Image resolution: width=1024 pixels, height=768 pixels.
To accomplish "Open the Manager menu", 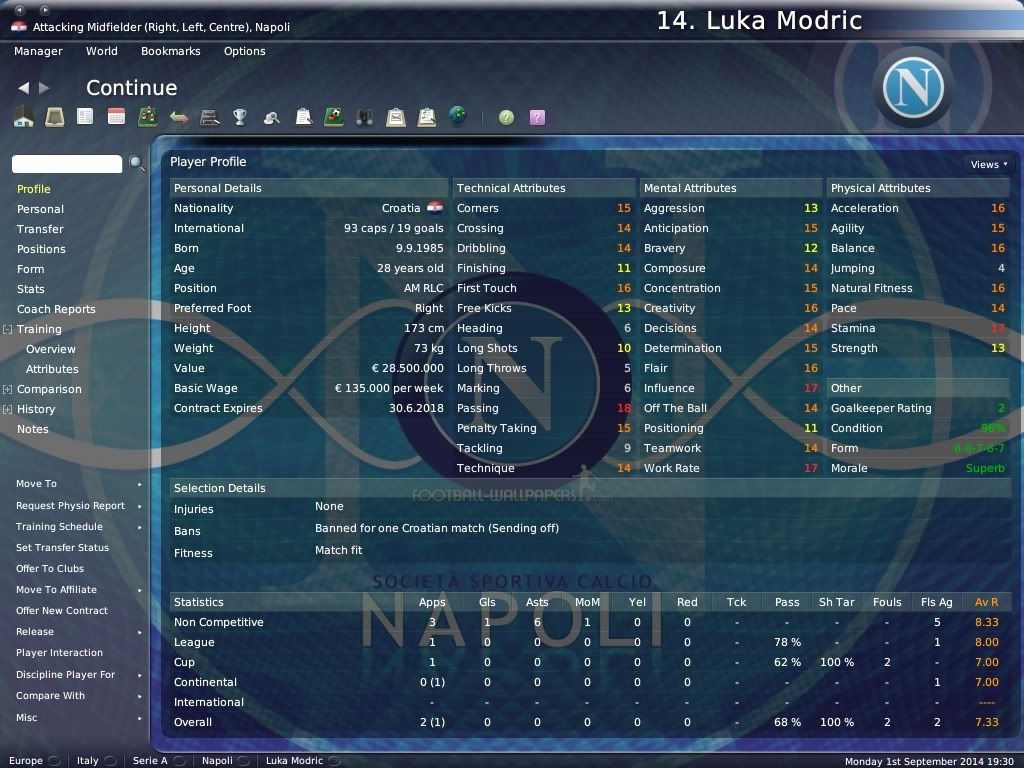I will point(38,51).
